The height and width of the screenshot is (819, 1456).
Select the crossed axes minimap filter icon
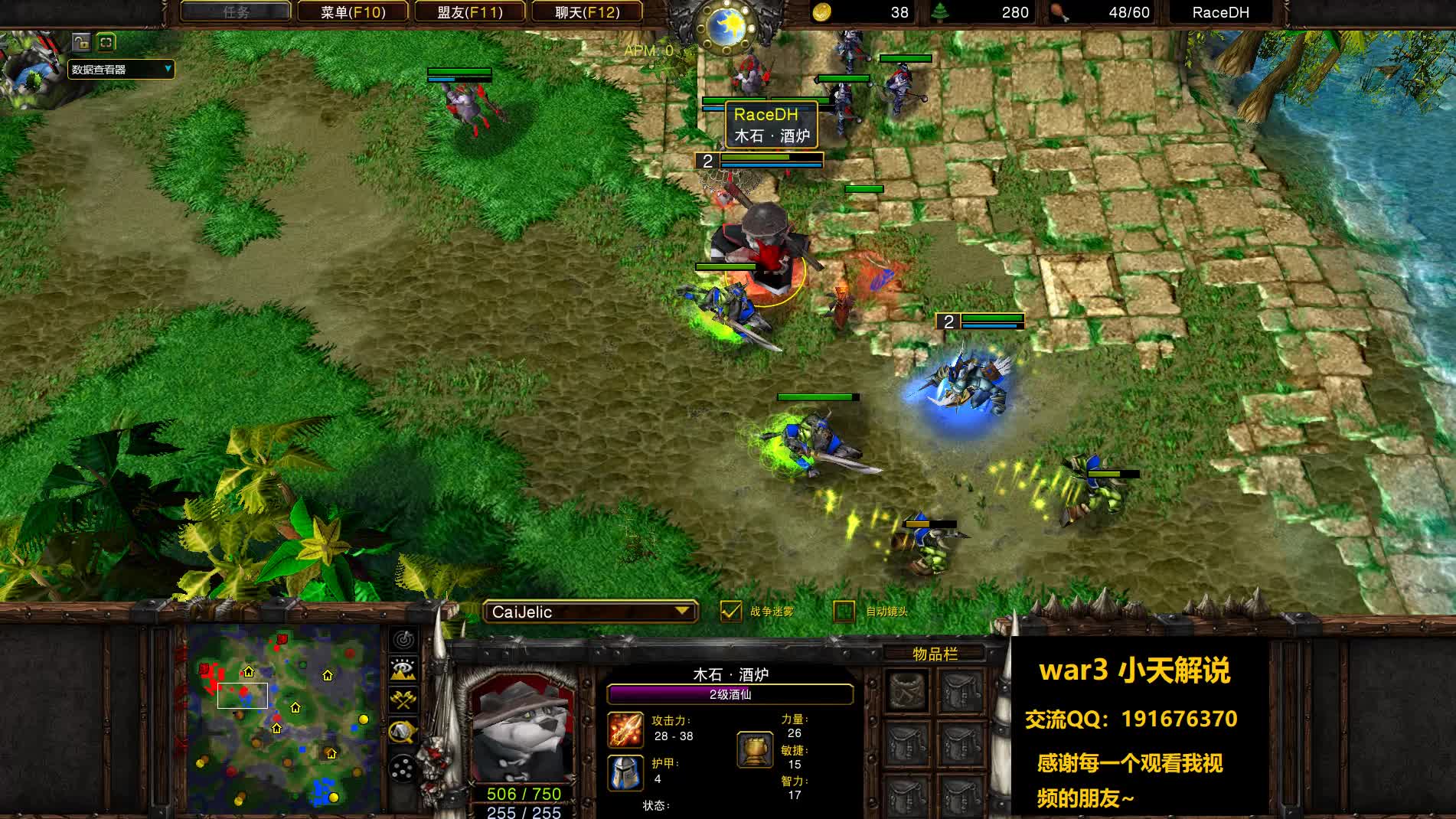click(403, 698)
